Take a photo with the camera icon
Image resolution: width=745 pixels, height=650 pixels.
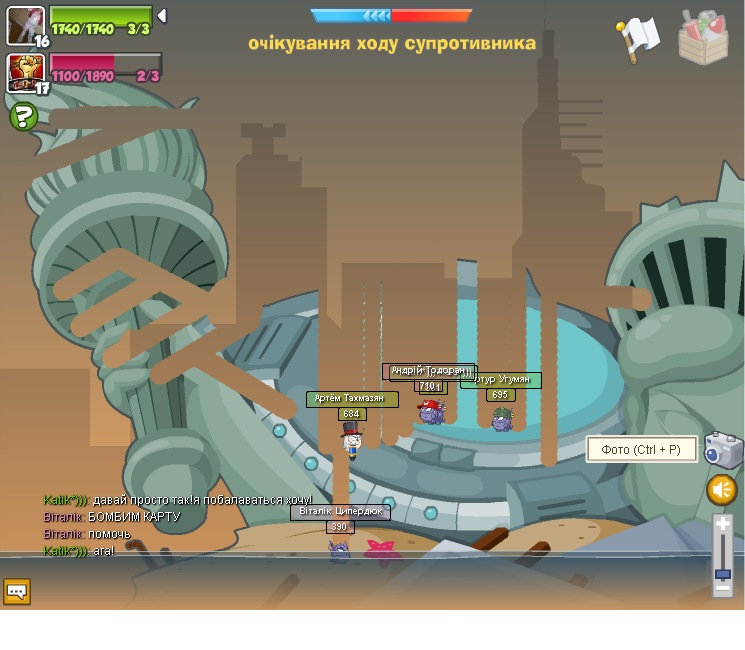[722, 450]
